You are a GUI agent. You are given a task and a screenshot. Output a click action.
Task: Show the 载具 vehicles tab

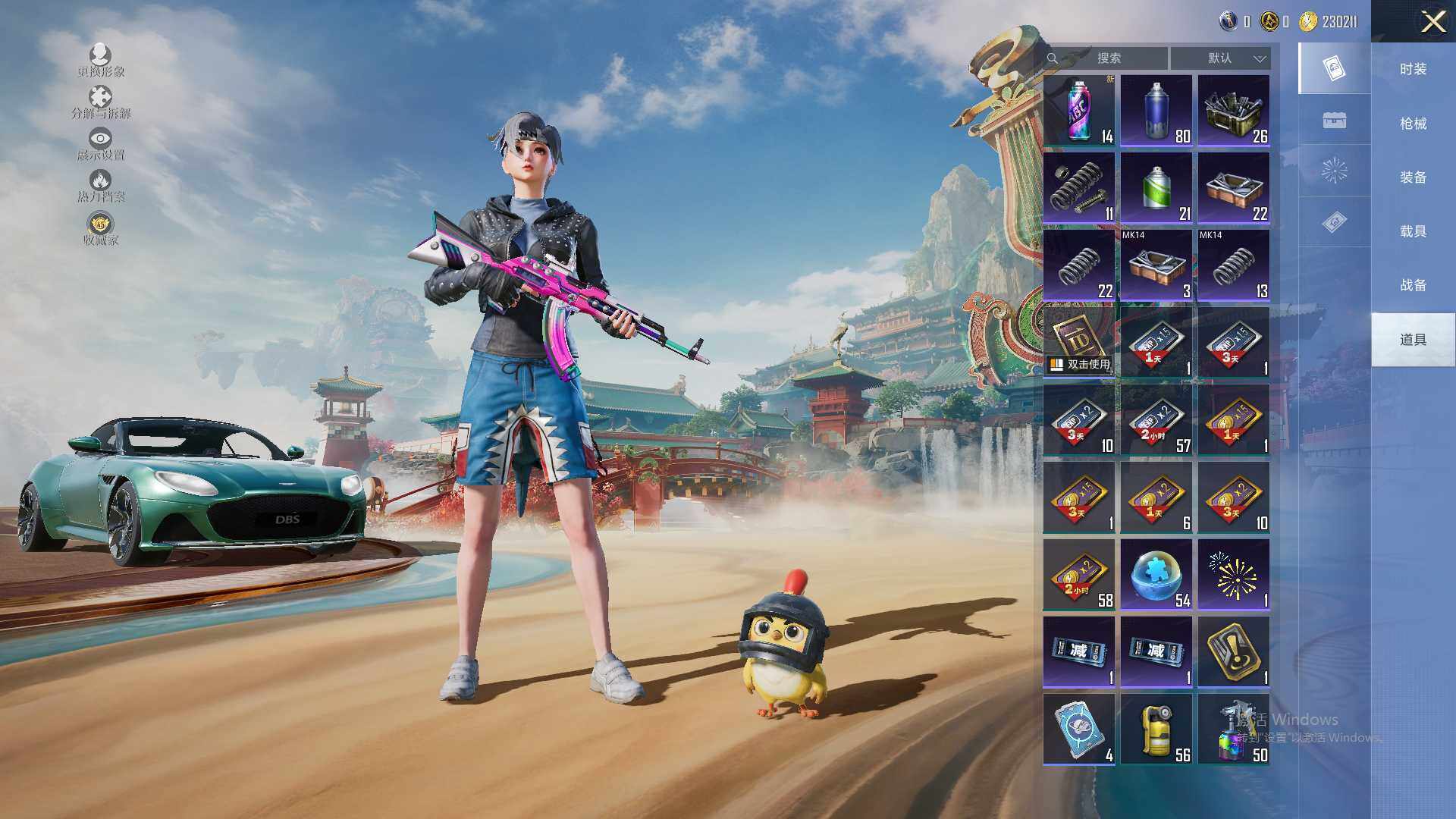point(1413,231)
